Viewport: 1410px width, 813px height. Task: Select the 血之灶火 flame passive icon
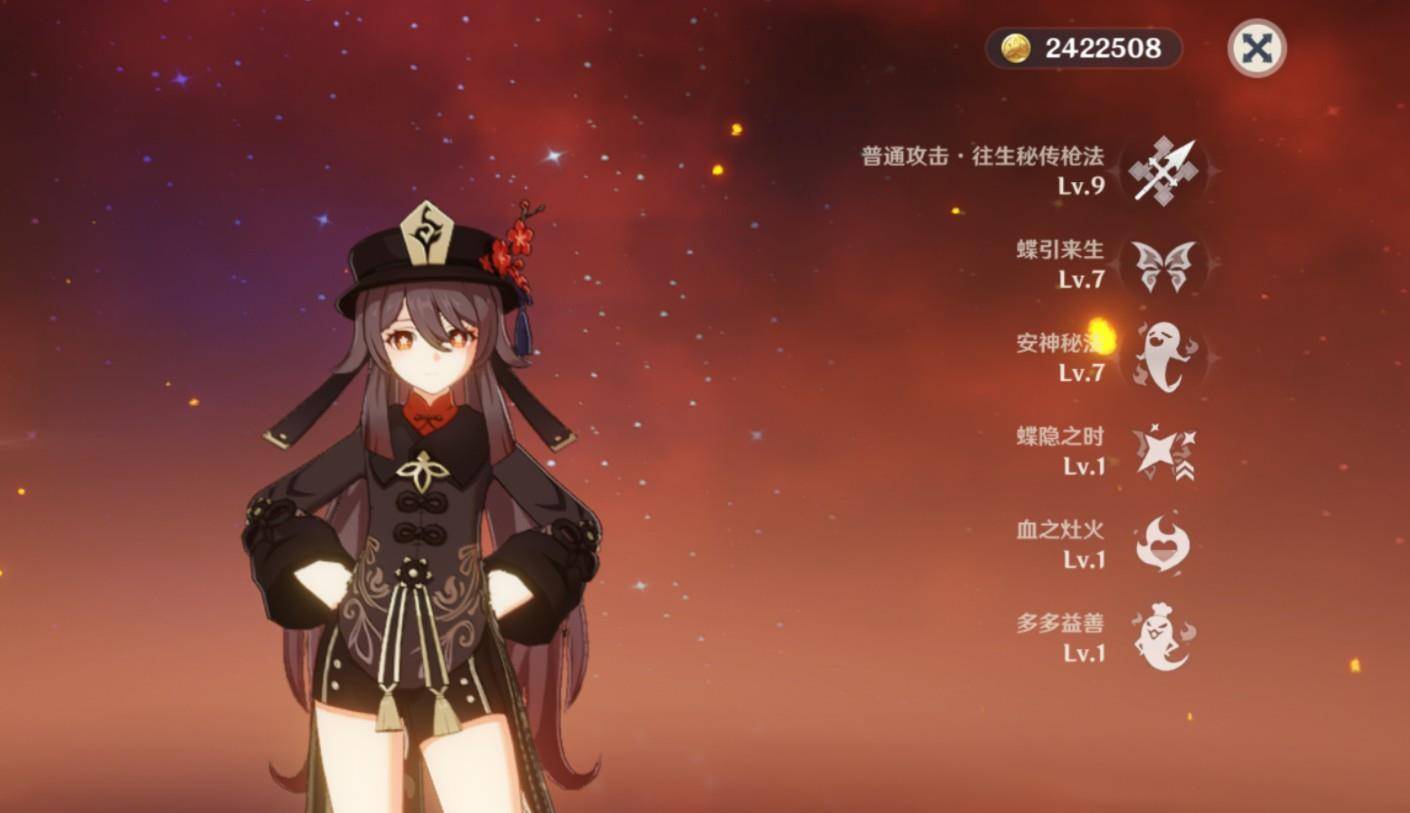click(1163, 544)
